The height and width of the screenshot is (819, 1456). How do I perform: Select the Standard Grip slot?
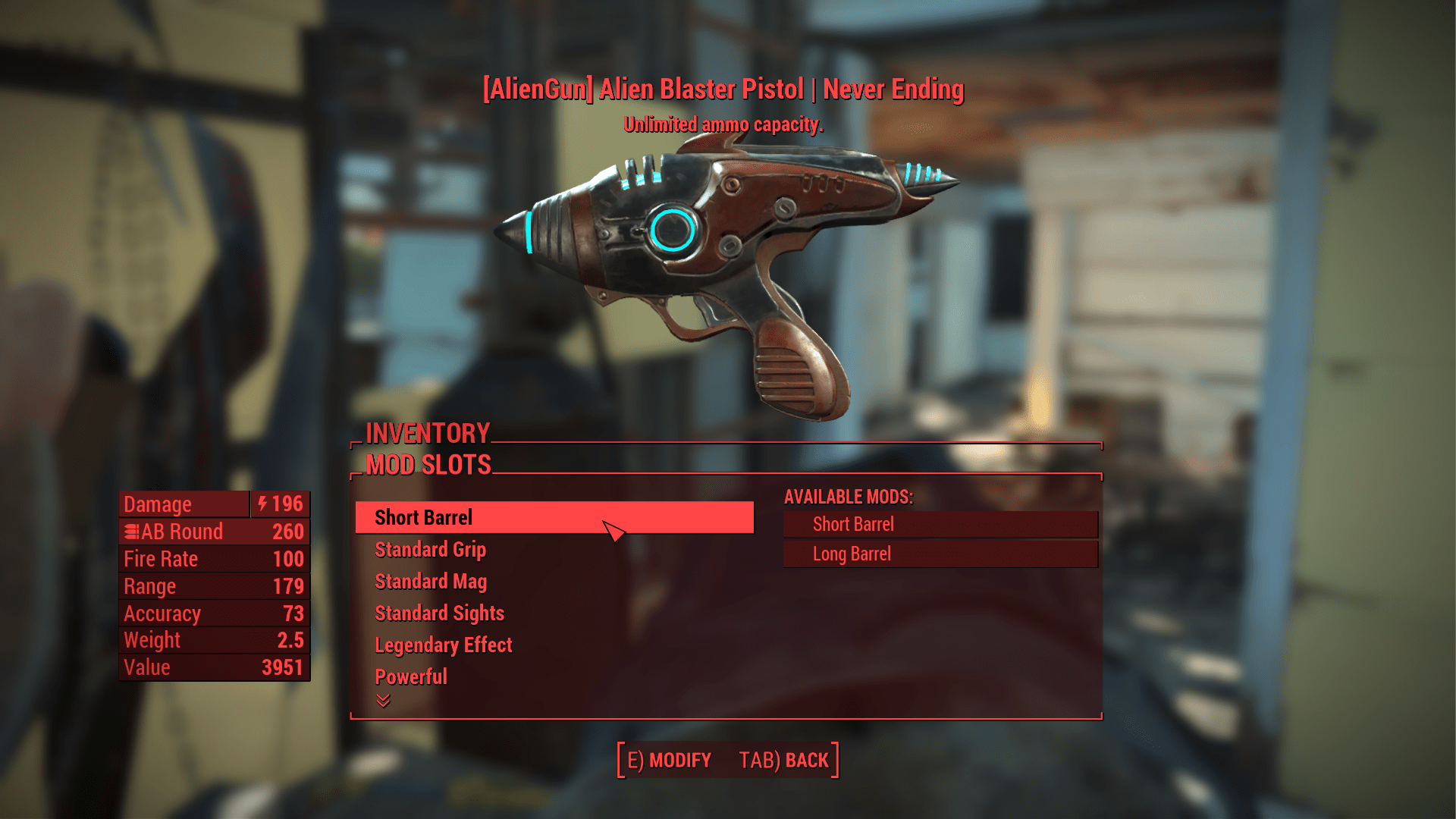[x=429, y=550]
